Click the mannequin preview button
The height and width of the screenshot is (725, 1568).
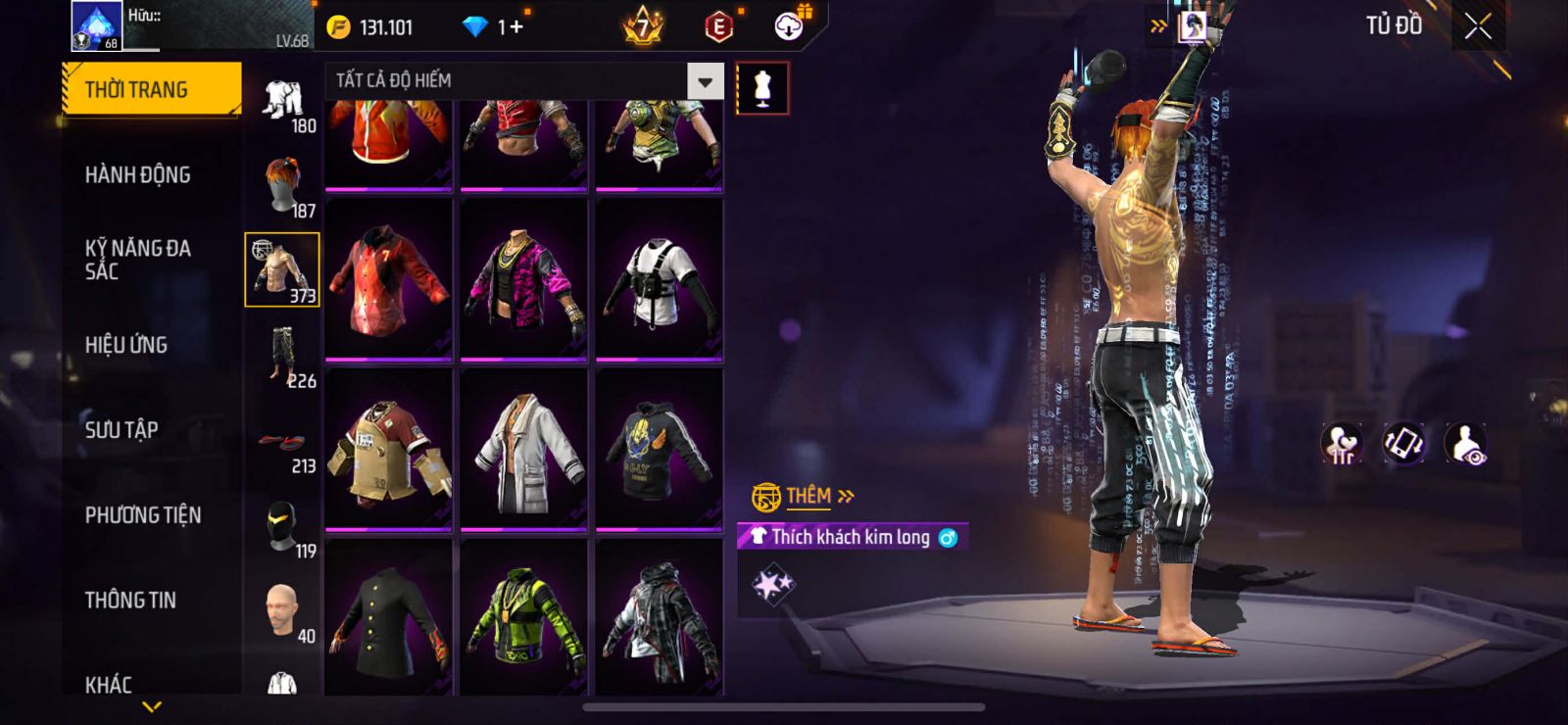pyautogui.click(x=761, y=89)
